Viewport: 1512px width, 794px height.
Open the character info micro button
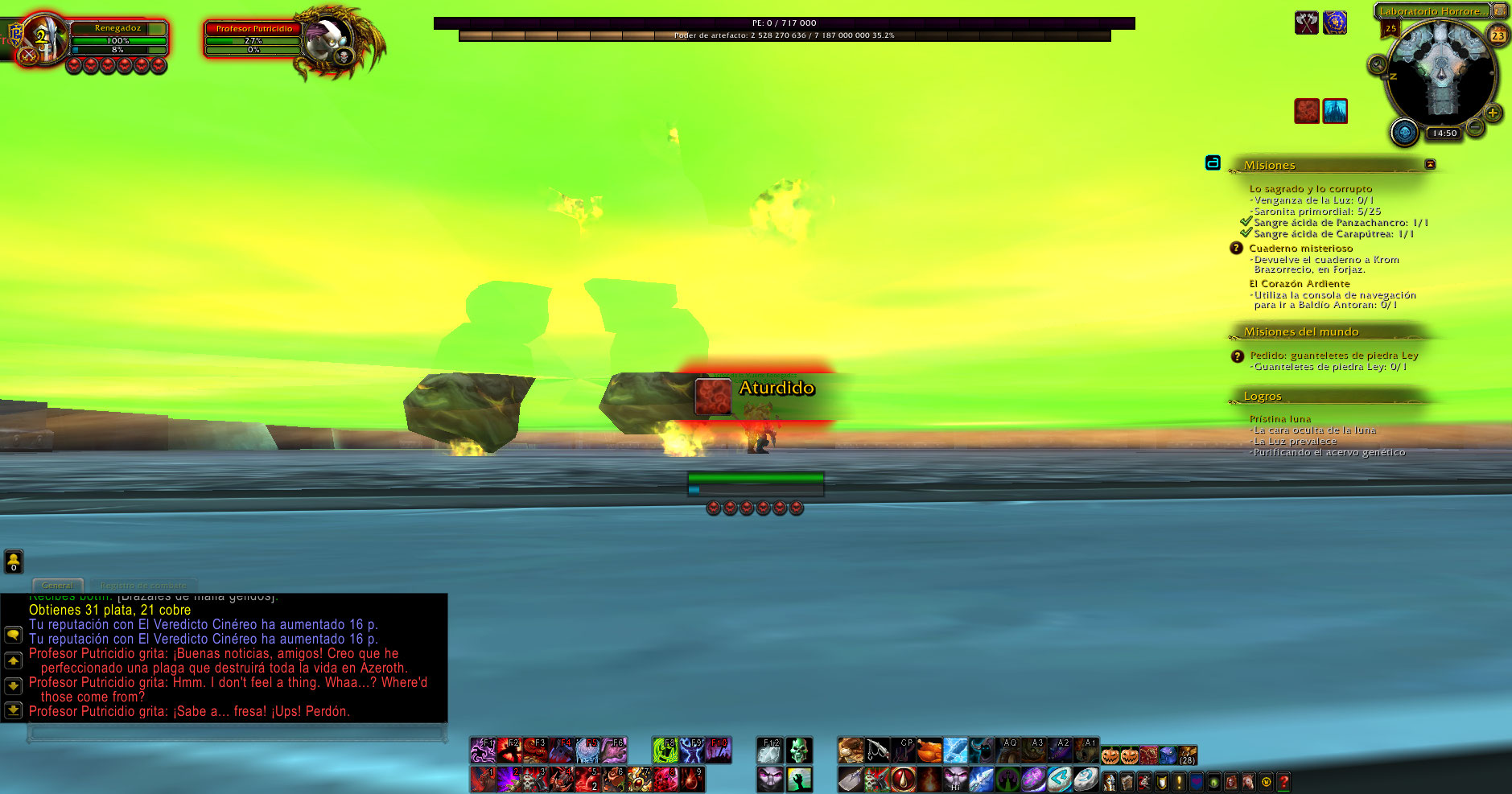click(1110, 781)
